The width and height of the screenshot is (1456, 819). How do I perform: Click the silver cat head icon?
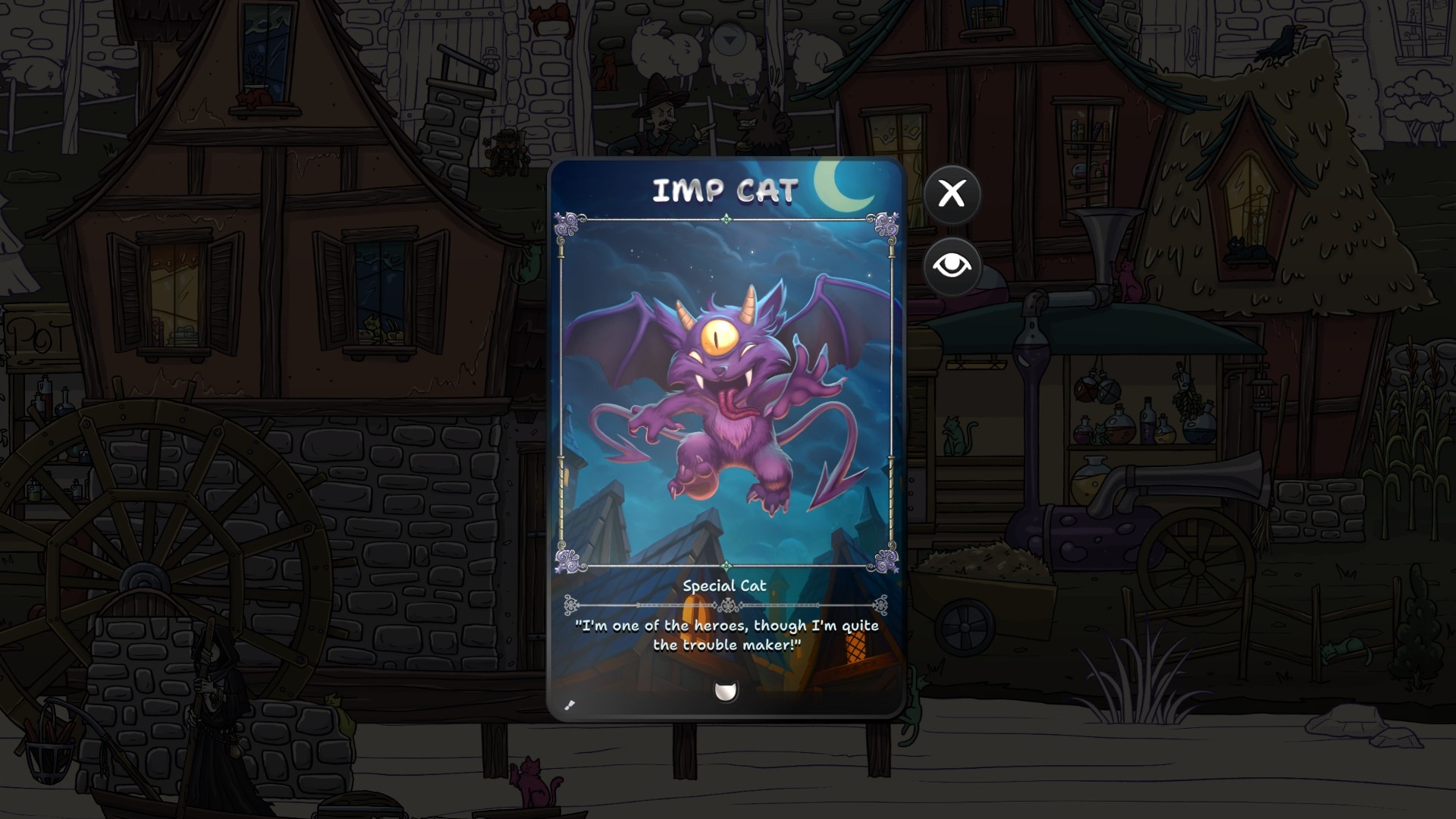726,691
